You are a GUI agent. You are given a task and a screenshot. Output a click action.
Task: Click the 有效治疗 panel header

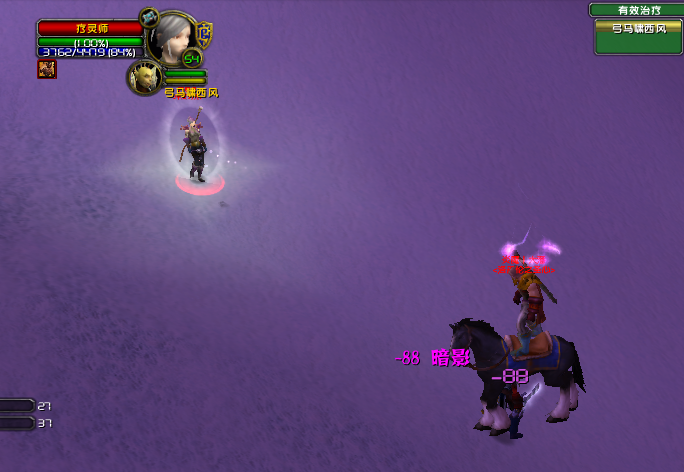636,10
